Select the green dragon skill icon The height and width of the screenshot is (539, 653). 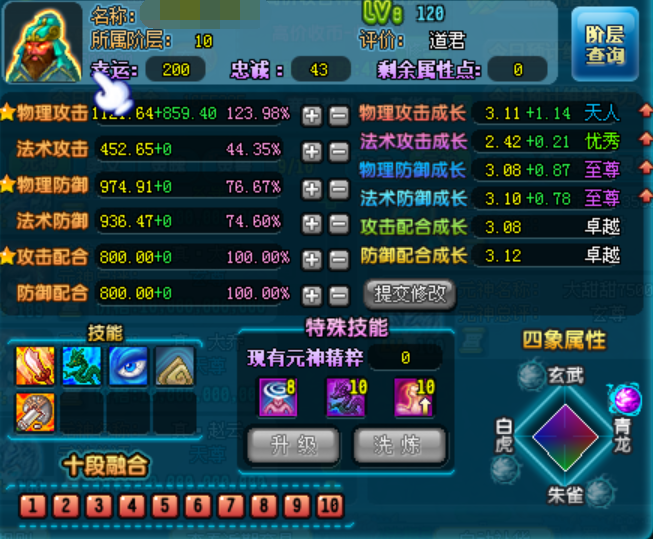coord(81,367)
